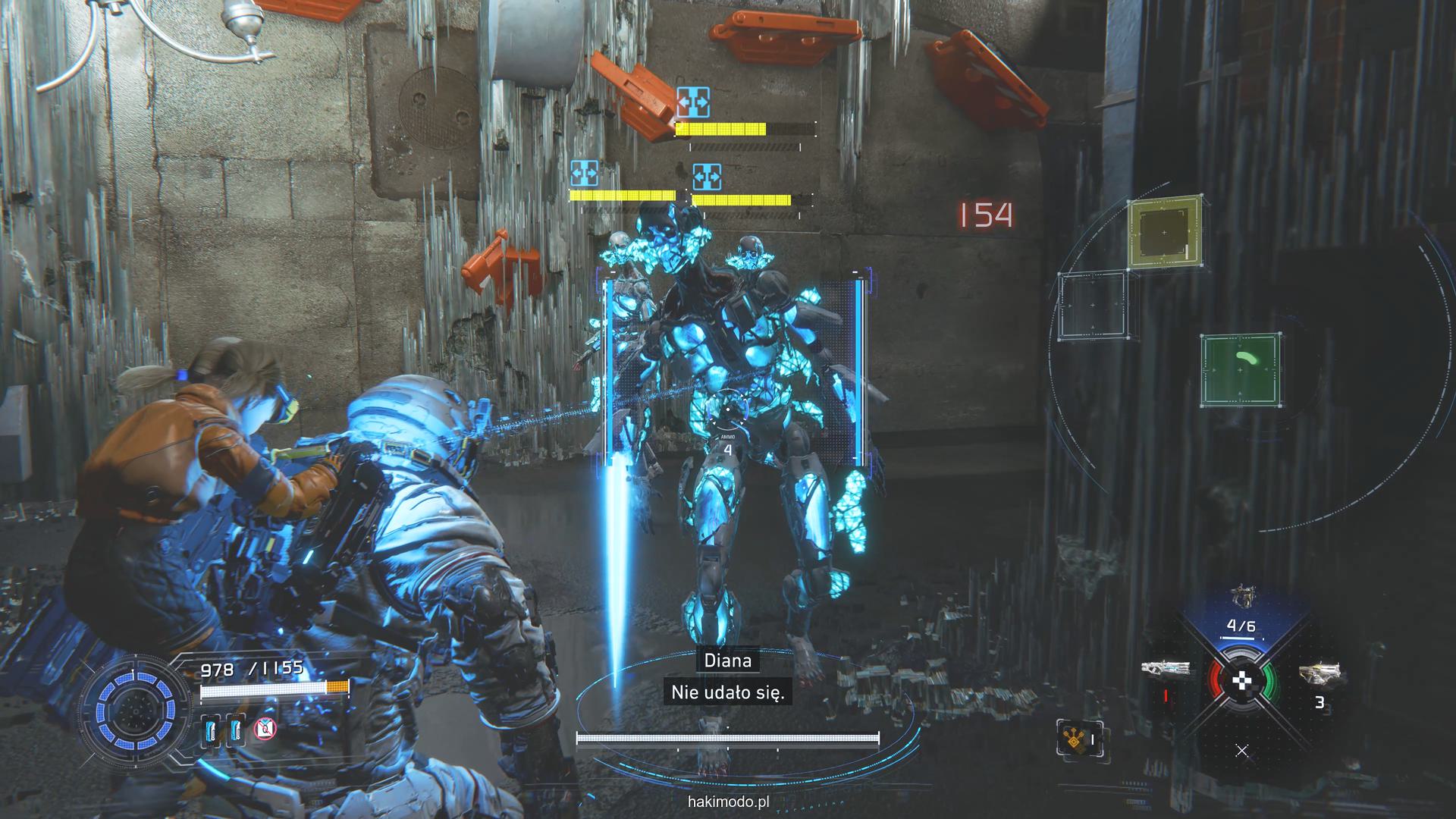Click the crossed-out red status icon
The height and width of the screenshot is (819, 1456).
(265, 730)
